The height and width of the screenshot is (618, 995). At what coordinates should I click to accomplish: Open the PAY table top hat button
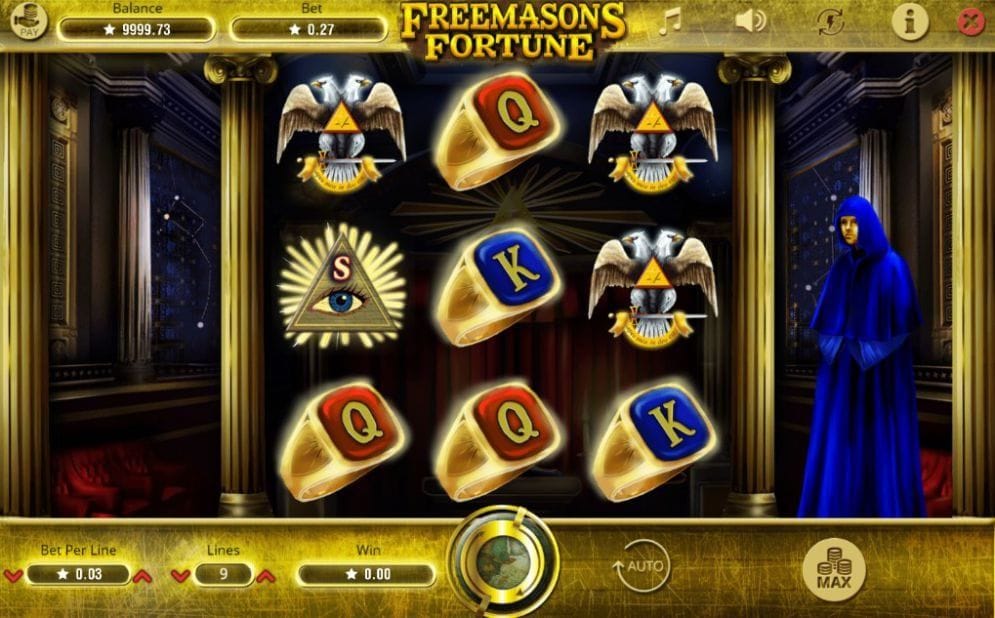[x=30, y=21]
